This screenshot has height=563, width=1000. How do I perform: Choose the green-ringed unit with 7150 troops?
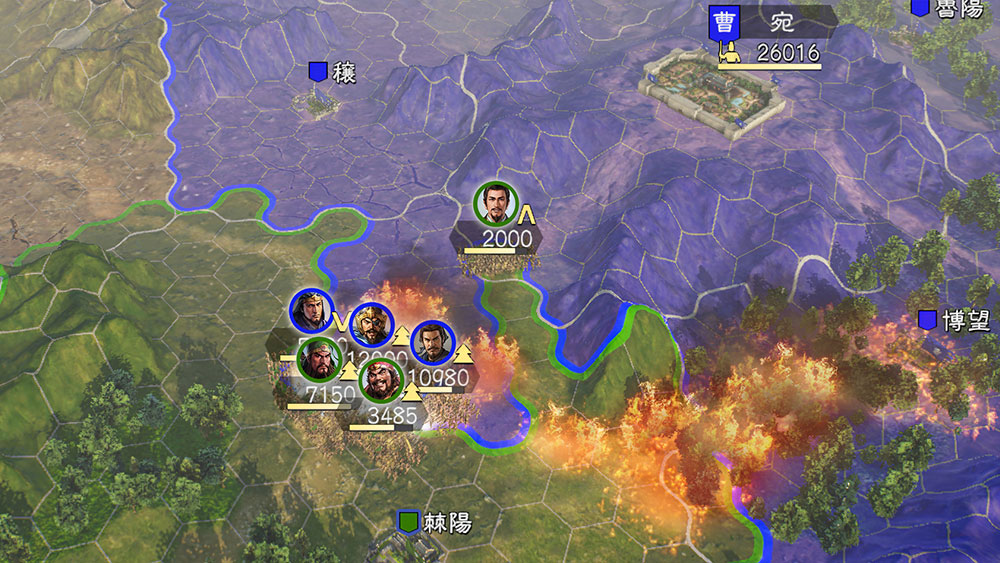pos(319,359)
